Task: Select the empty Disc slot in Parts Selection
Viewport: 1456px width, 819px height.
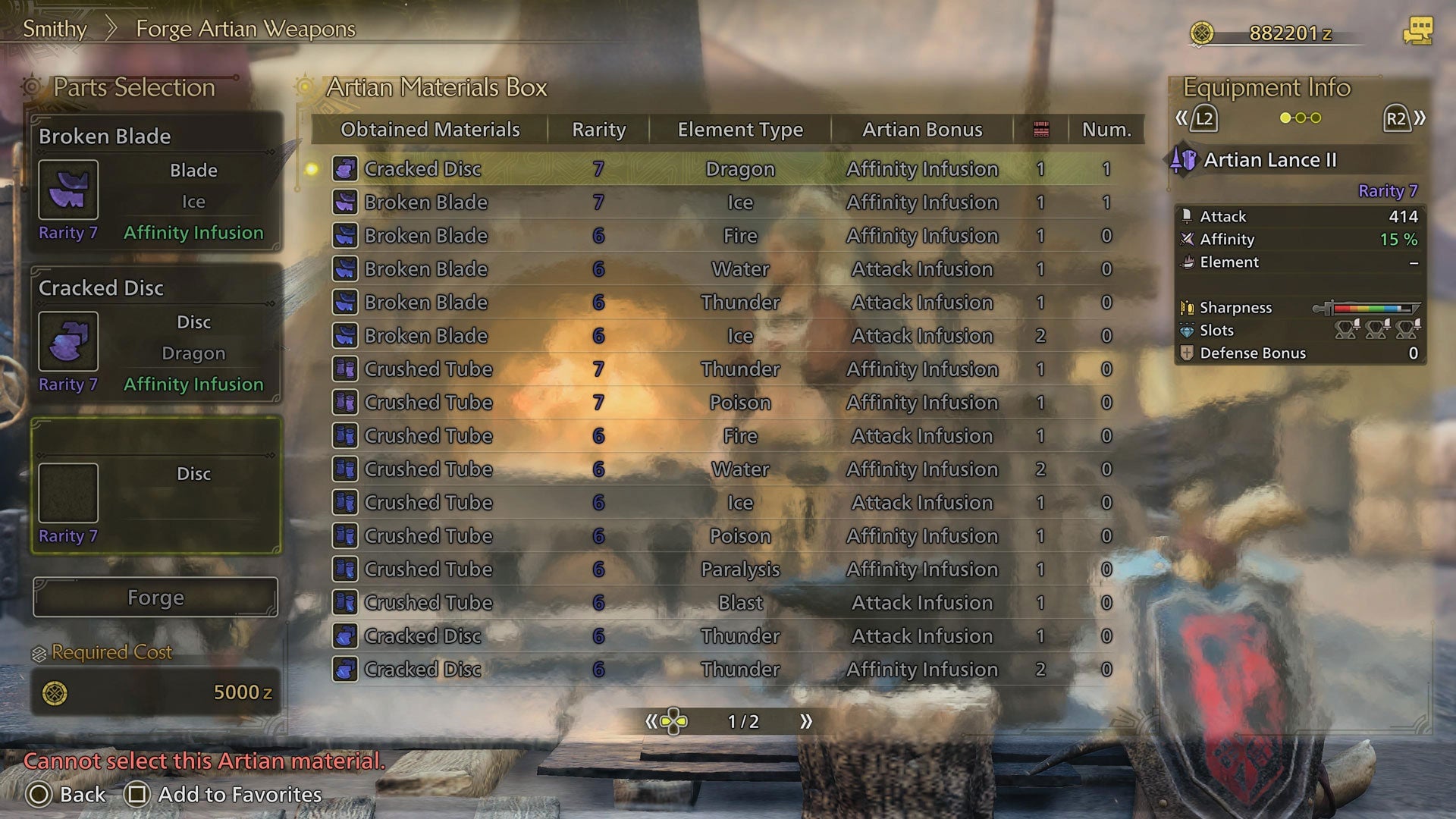Action: [69, 491]
